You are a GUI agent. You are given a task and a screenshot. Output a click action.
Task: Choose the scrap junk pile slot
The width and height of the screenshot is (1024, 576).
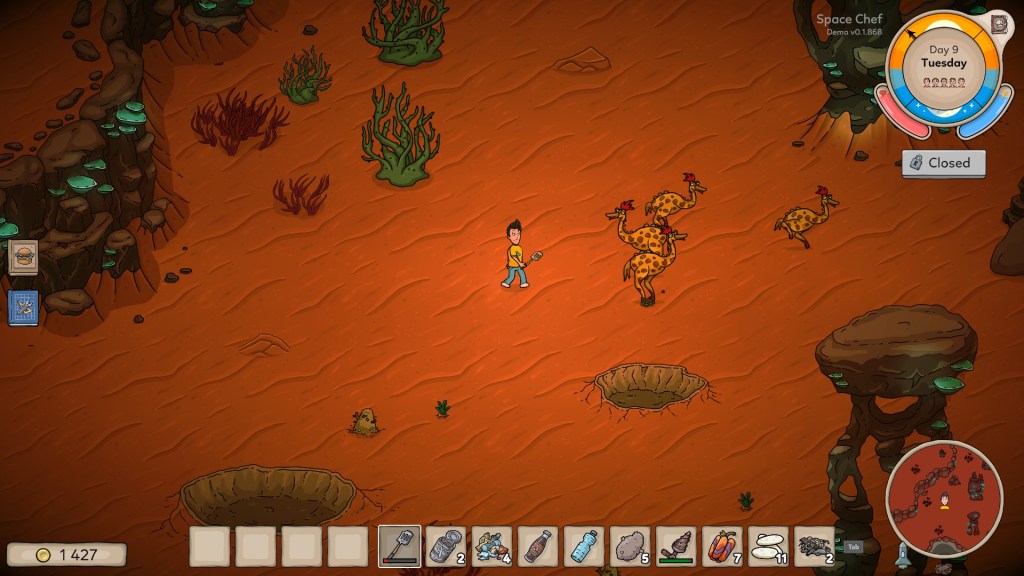click(491, 546)
